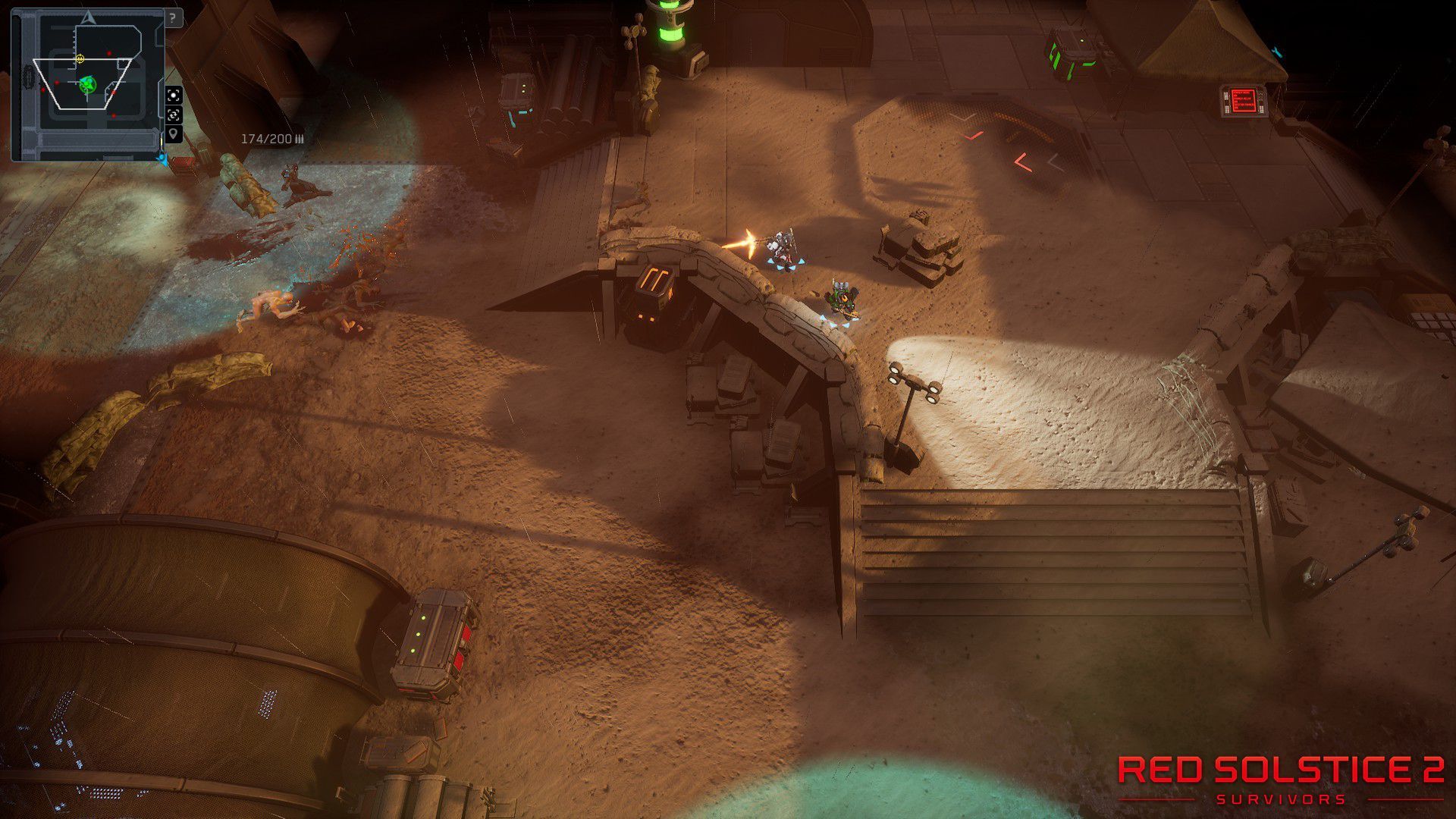Select the green player arrow on the minimap
This screenshot has height=819, width=1456.
pyautogui.click(x=86, y=84)
